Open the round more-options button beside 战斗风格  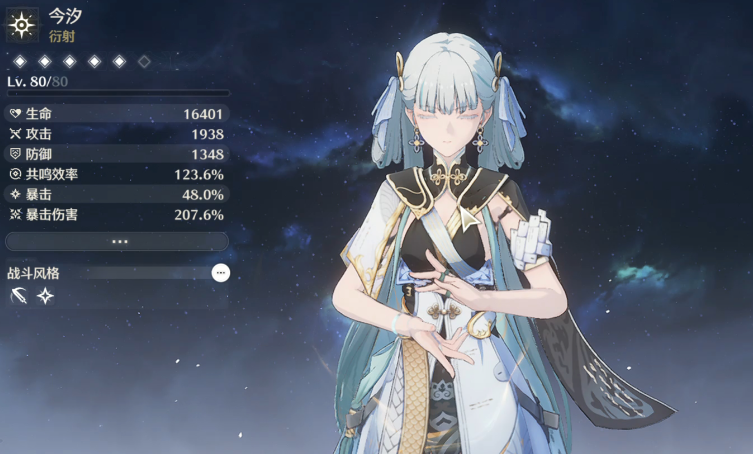pyautogui.click(x=221, y=273)
